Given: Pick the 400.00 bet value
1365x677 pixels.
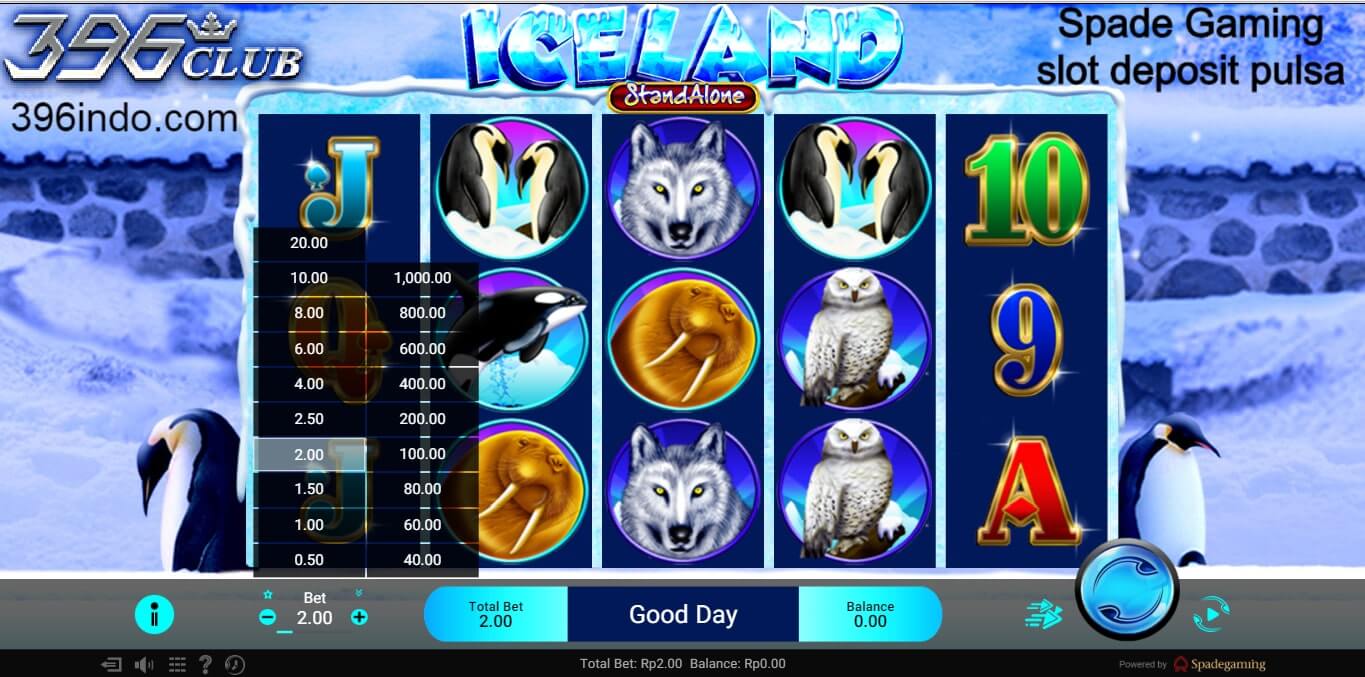Looking at the screenshot, I should [422, 384].
